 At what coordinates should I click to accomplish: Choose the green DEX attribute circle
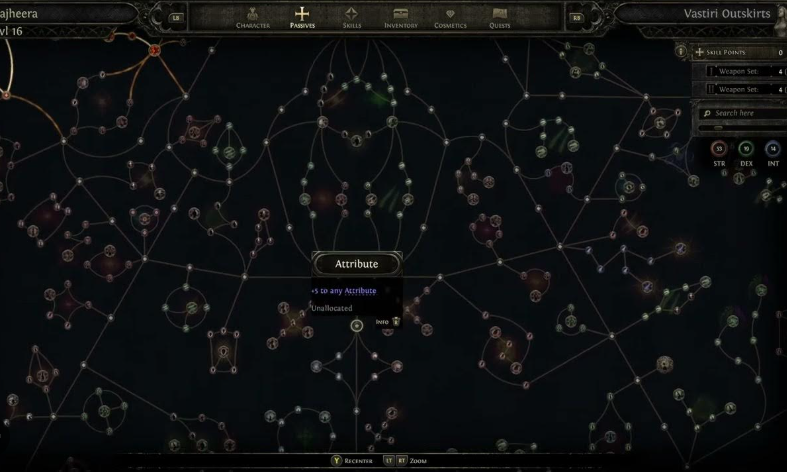tap(746, 150)
